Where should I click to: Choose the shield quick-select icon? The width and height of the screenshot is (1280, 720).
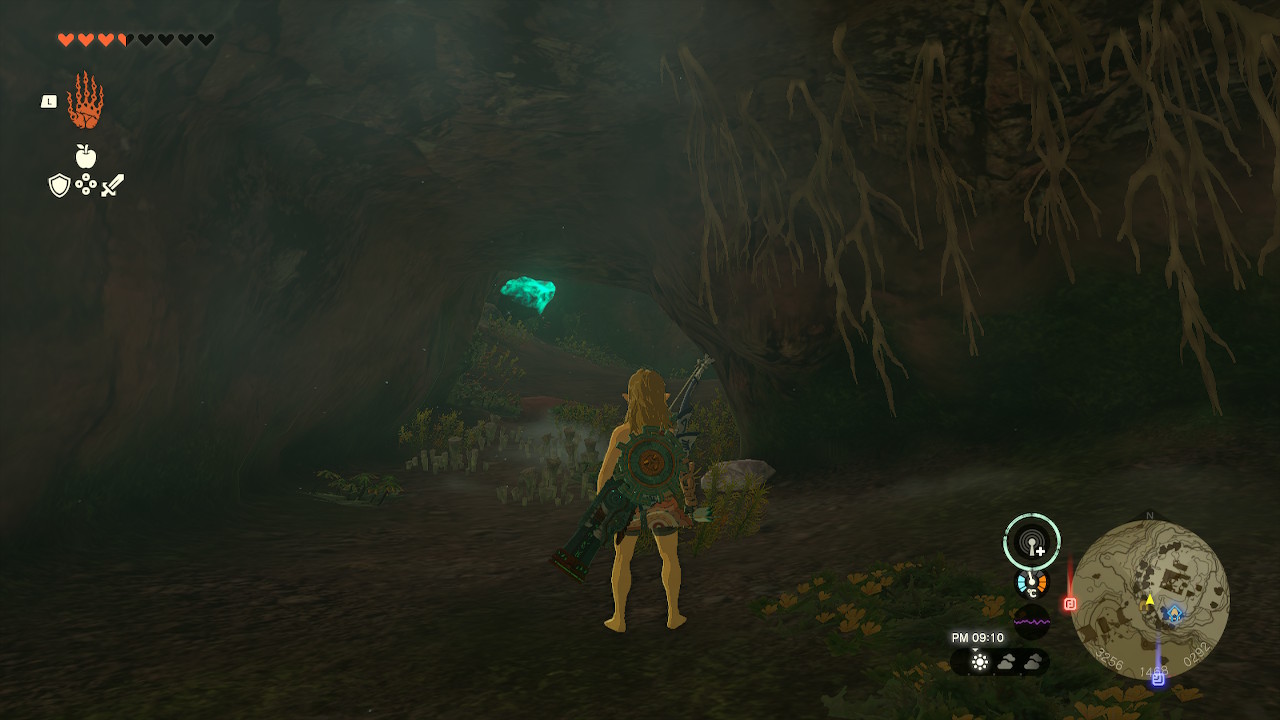point(59,185)
